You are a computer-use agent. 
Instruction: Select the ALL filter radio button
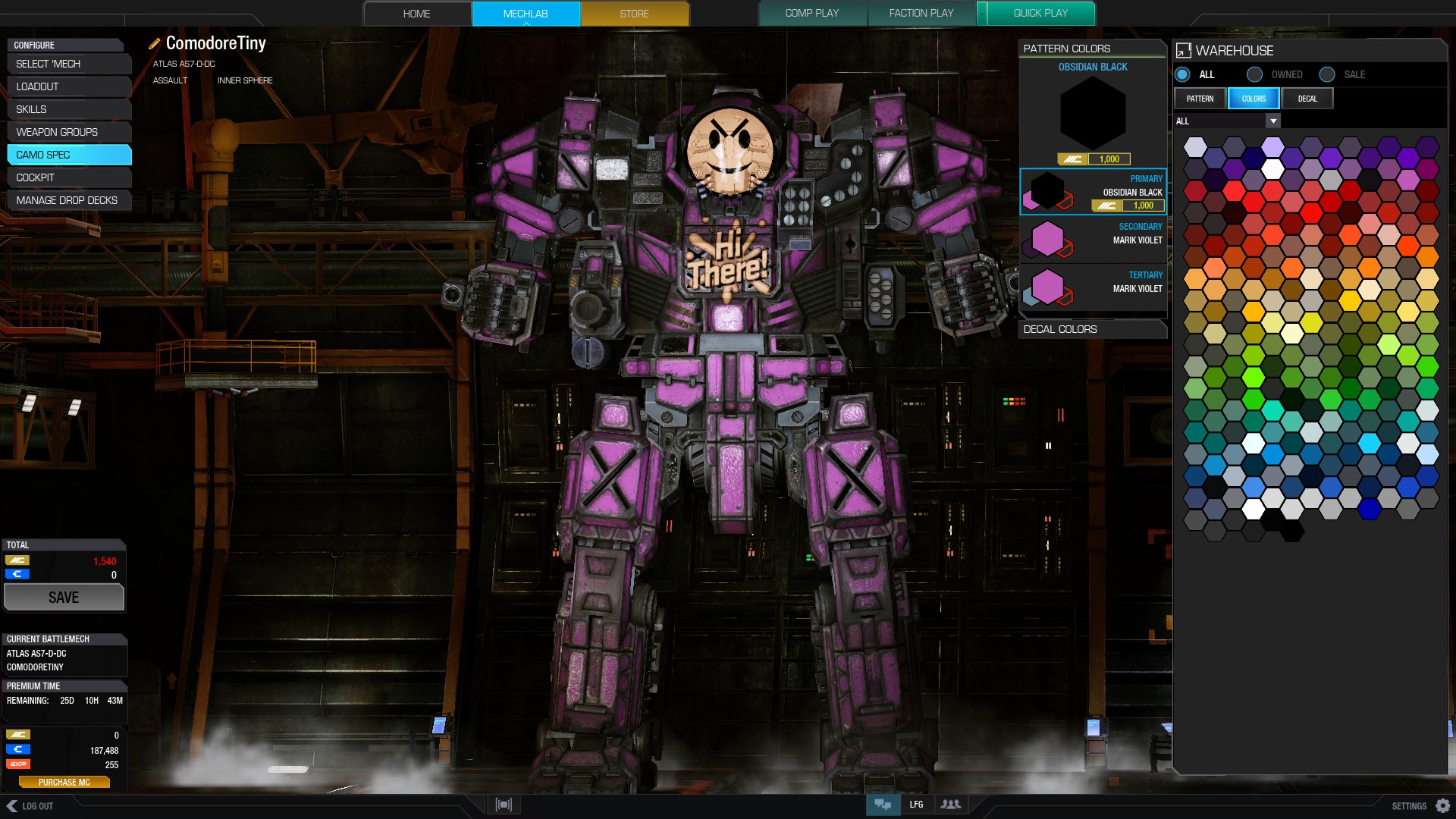tap(1181, 74)
